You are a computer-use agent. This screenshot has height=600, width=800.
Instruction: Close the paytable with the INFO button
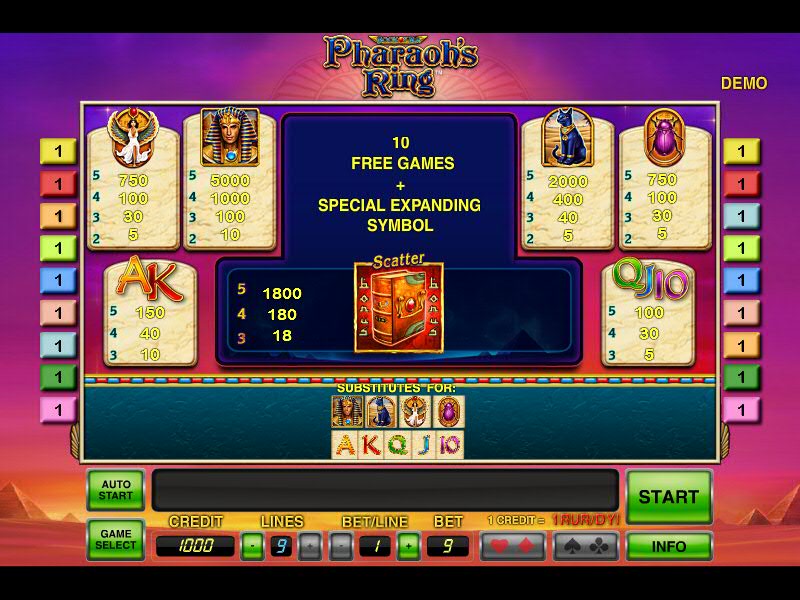[668, 547]
